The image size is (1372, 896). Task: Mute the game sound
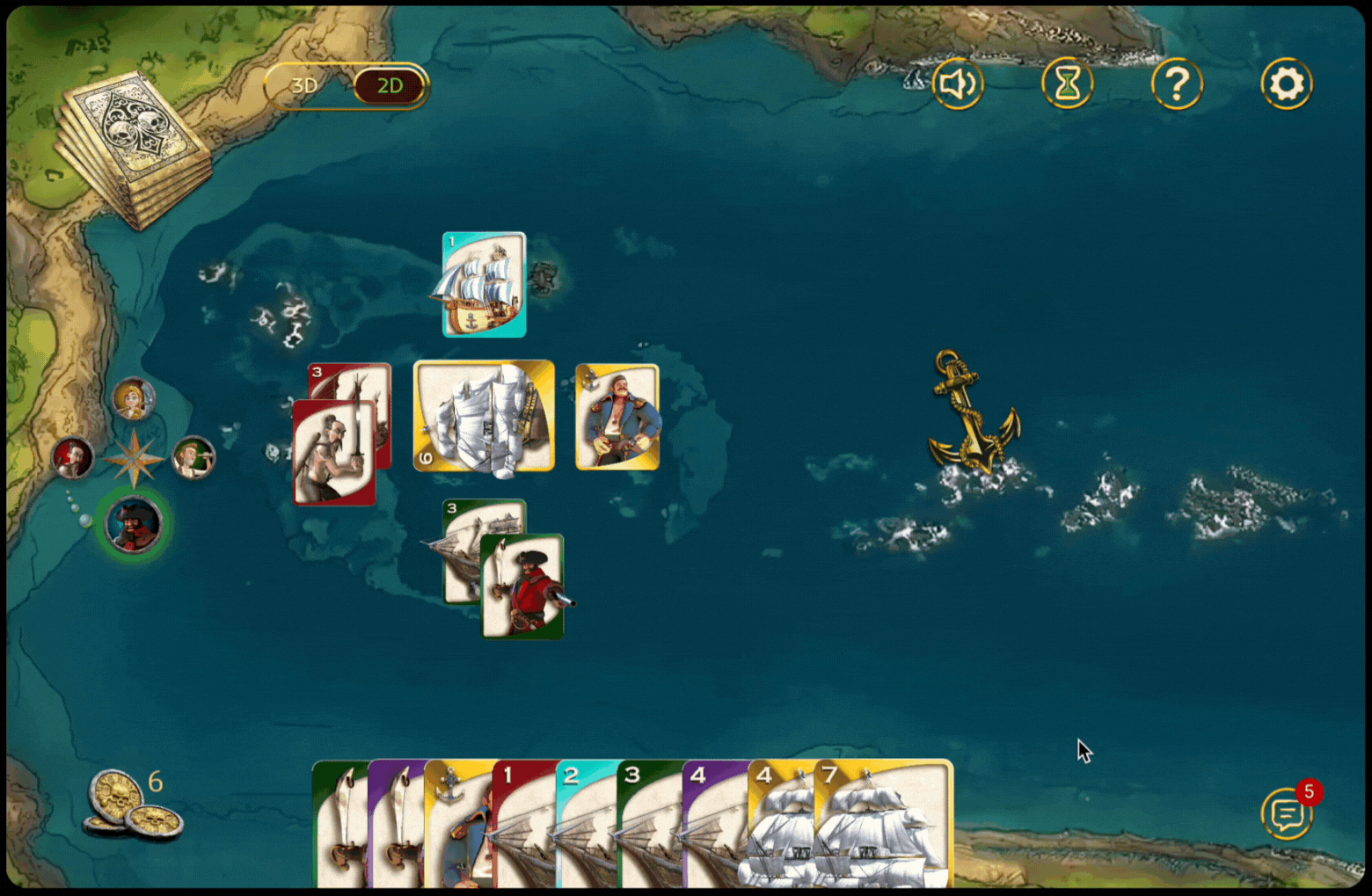pos(958,84)
